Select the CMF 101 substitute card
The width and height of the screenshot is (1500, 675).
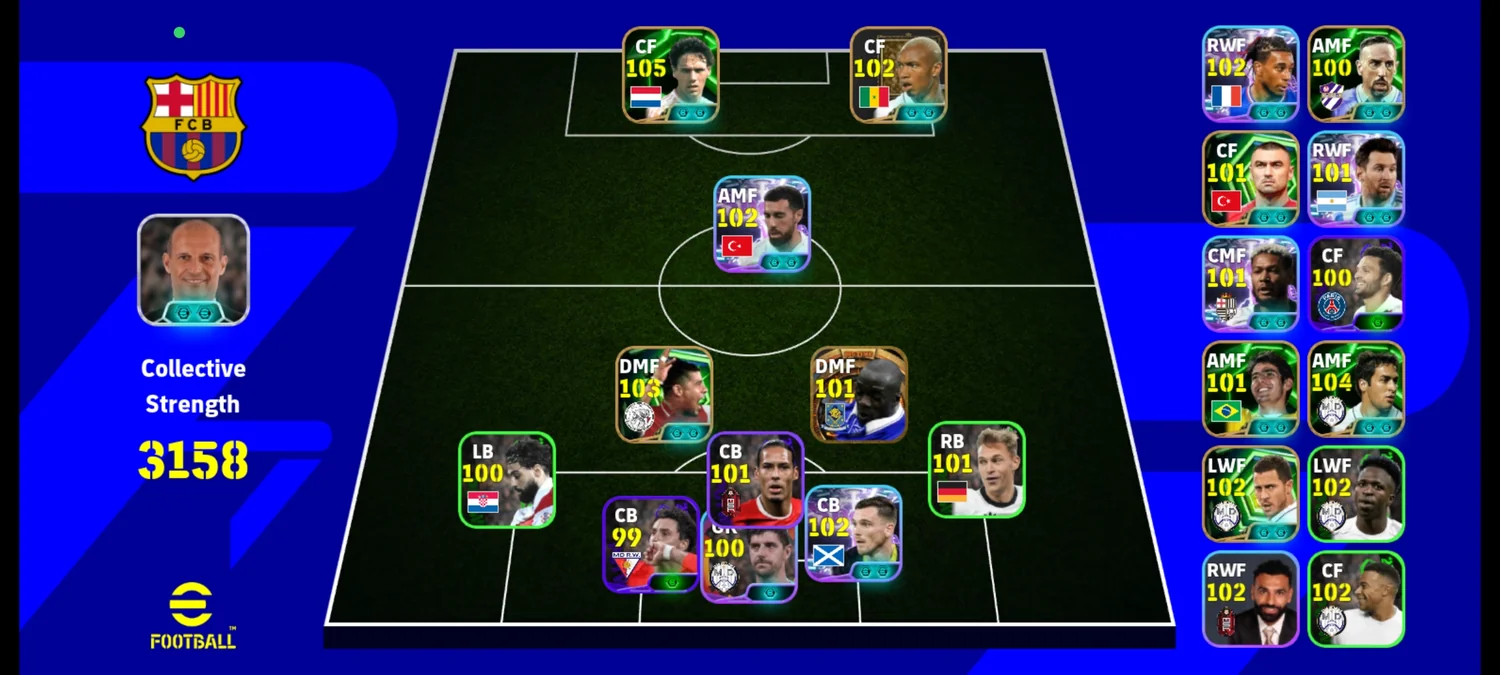coord(1250,284)
